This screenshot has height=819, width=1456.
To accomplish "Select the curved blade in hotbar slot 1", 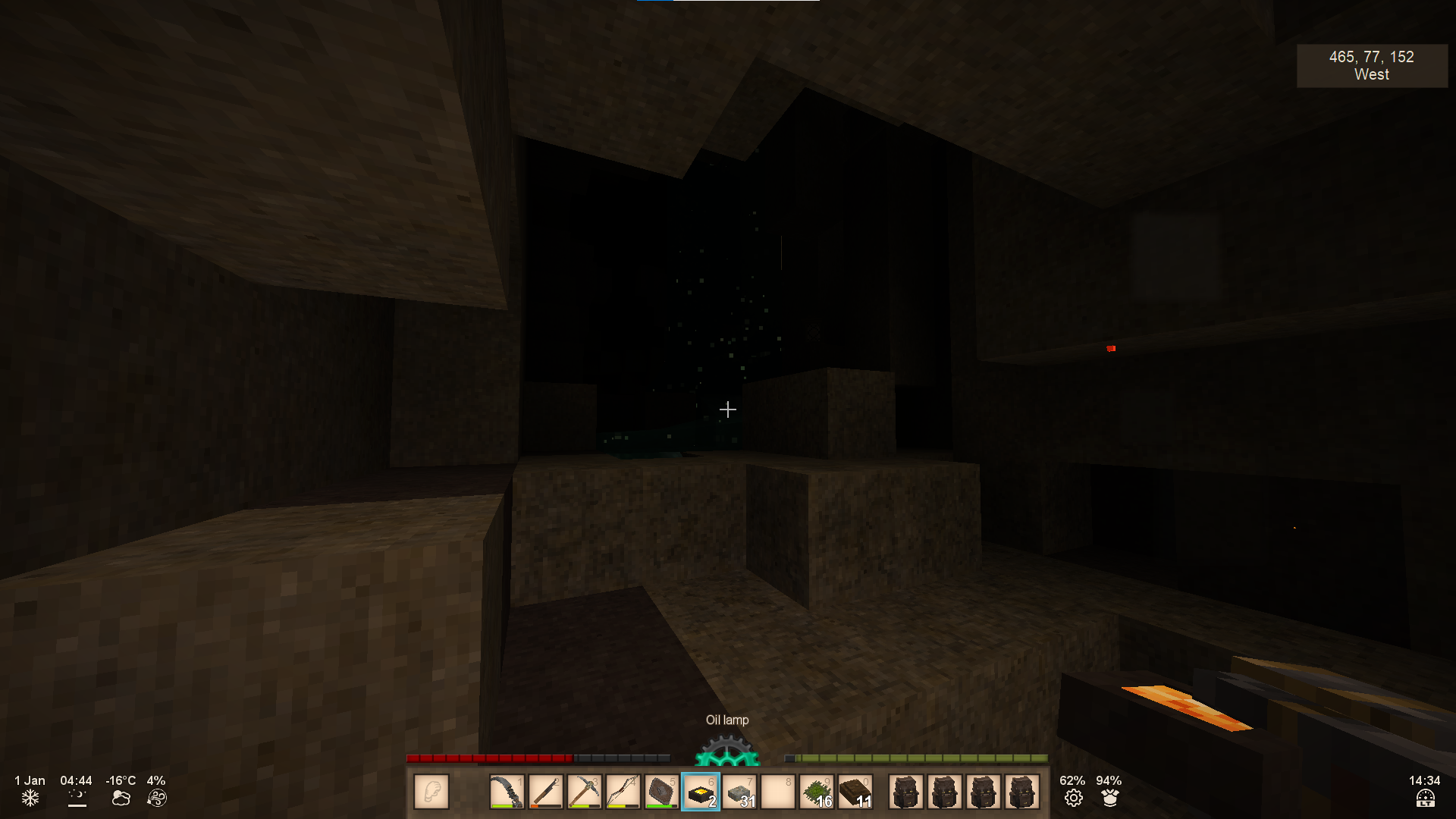I will pyautogui.click(x=507, y=792).
